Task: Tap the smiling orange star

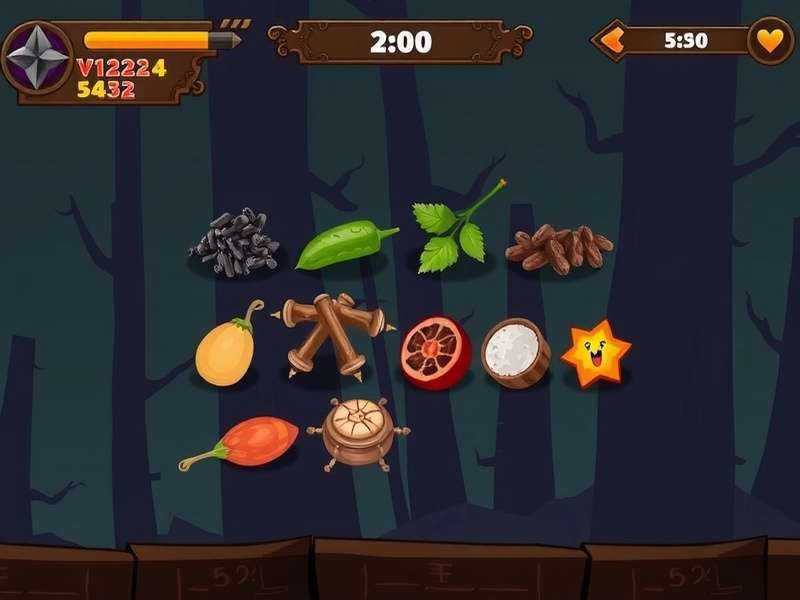Action: 596,354
